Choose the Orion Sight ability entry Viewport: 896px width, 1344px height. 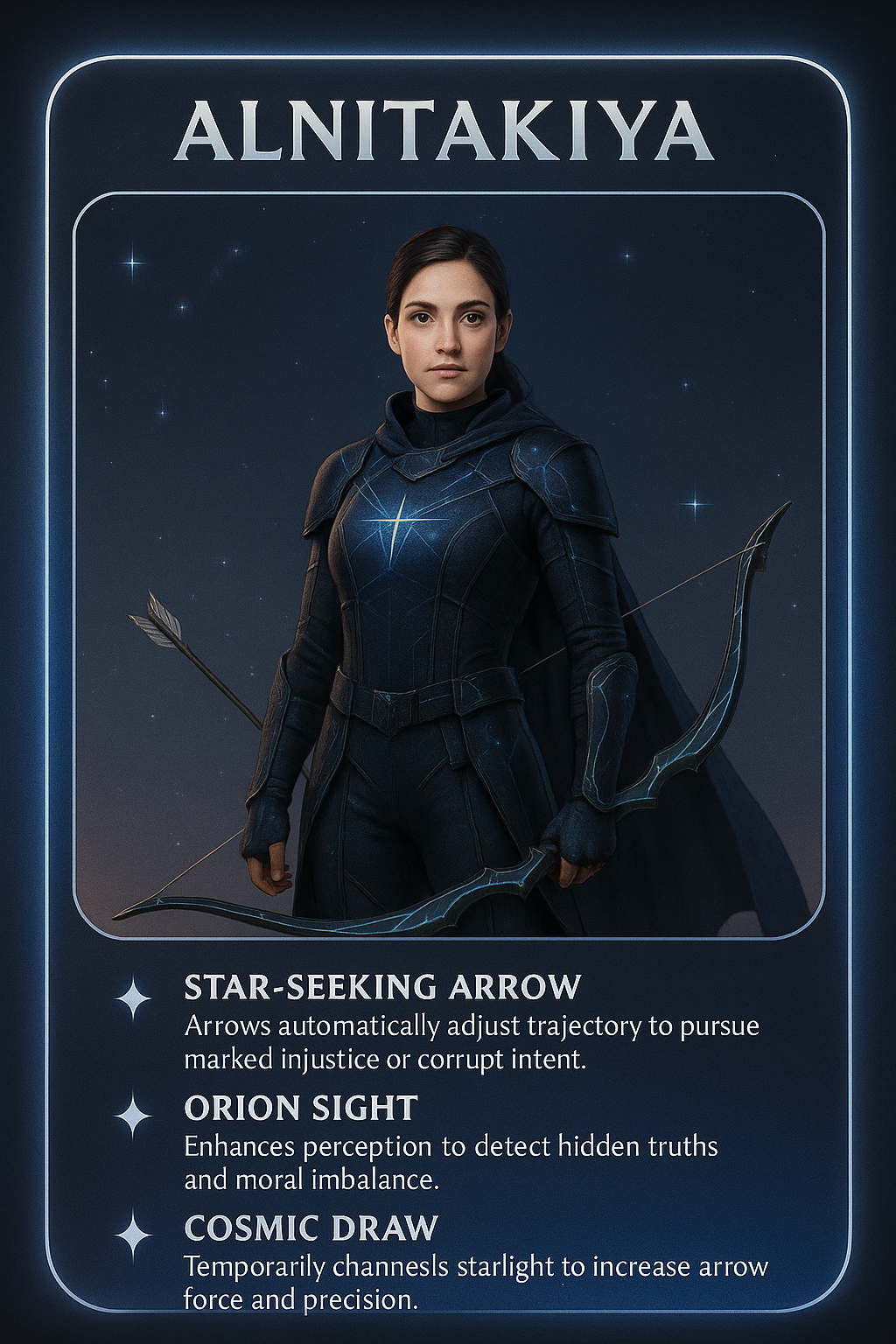[301, 1109]
